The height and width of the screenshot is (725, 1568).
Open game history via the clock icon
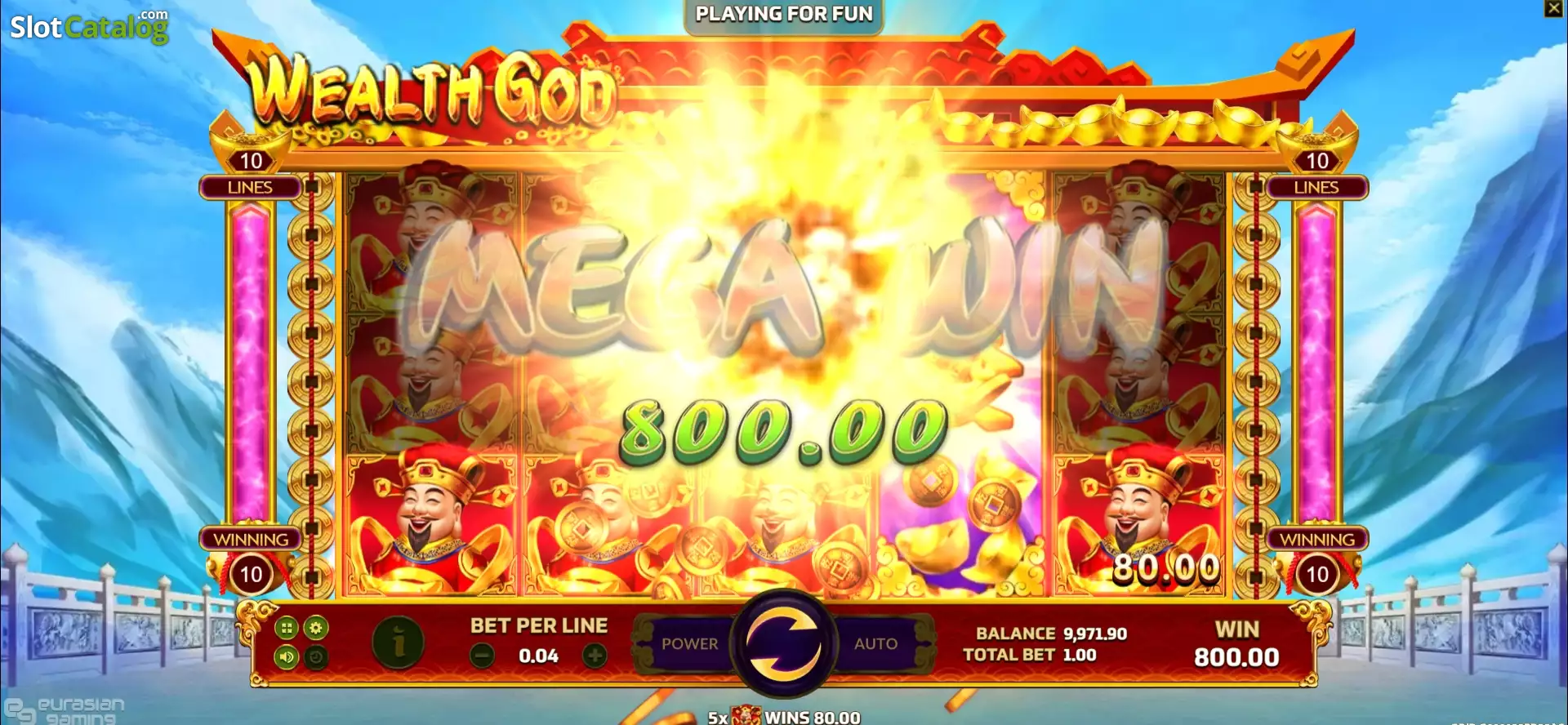click(315, 657)
